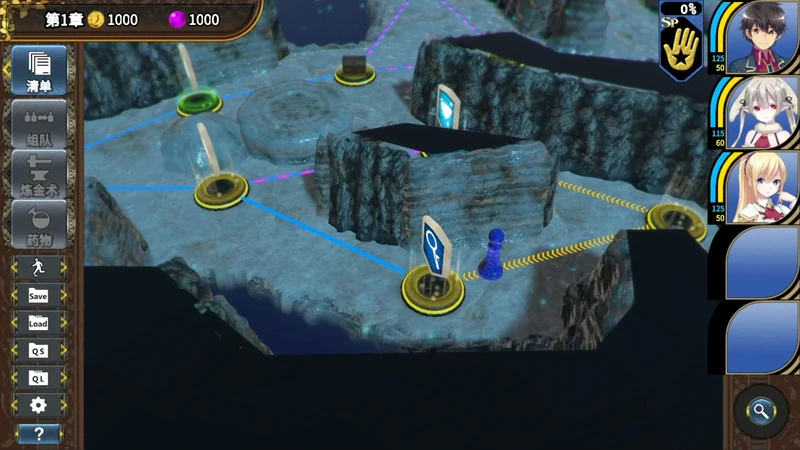Select the green glowing board node
The height and width of the screenshot is (450, 800).
[199, 101]
